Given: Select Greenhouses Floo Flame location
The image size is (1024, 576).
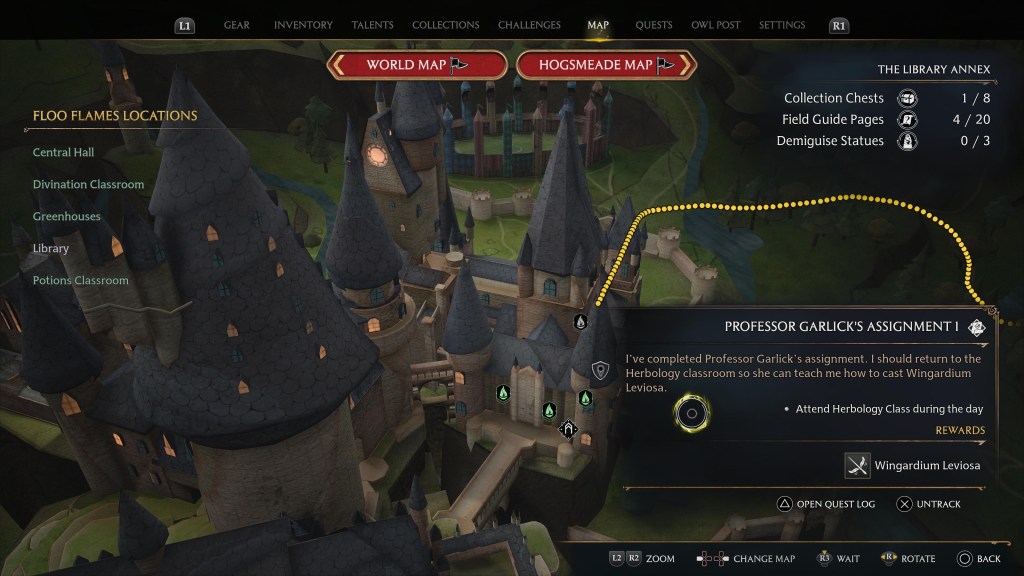Looking at the screenshot, I should click(66, 217).
